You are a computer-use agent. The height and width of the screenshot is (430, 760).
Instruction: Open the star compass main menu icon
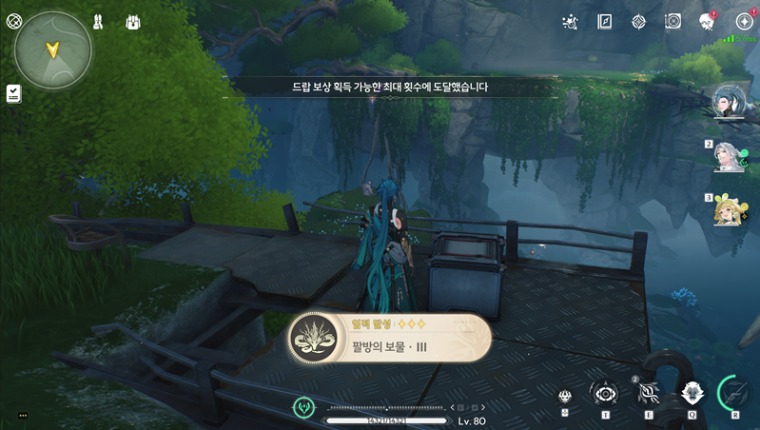click(744, 21)
